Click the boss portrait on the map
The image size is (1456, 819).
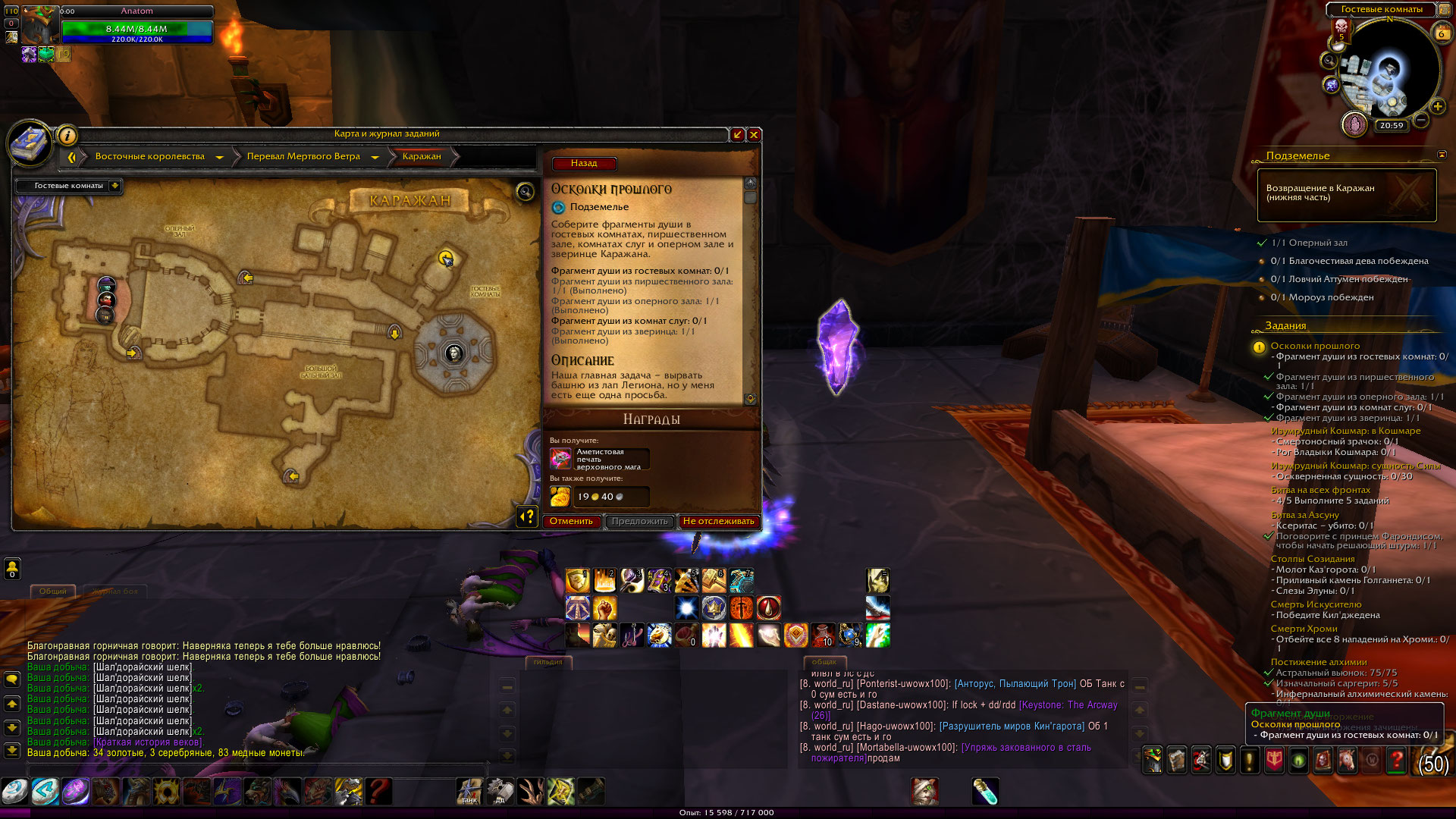(454, 353)
